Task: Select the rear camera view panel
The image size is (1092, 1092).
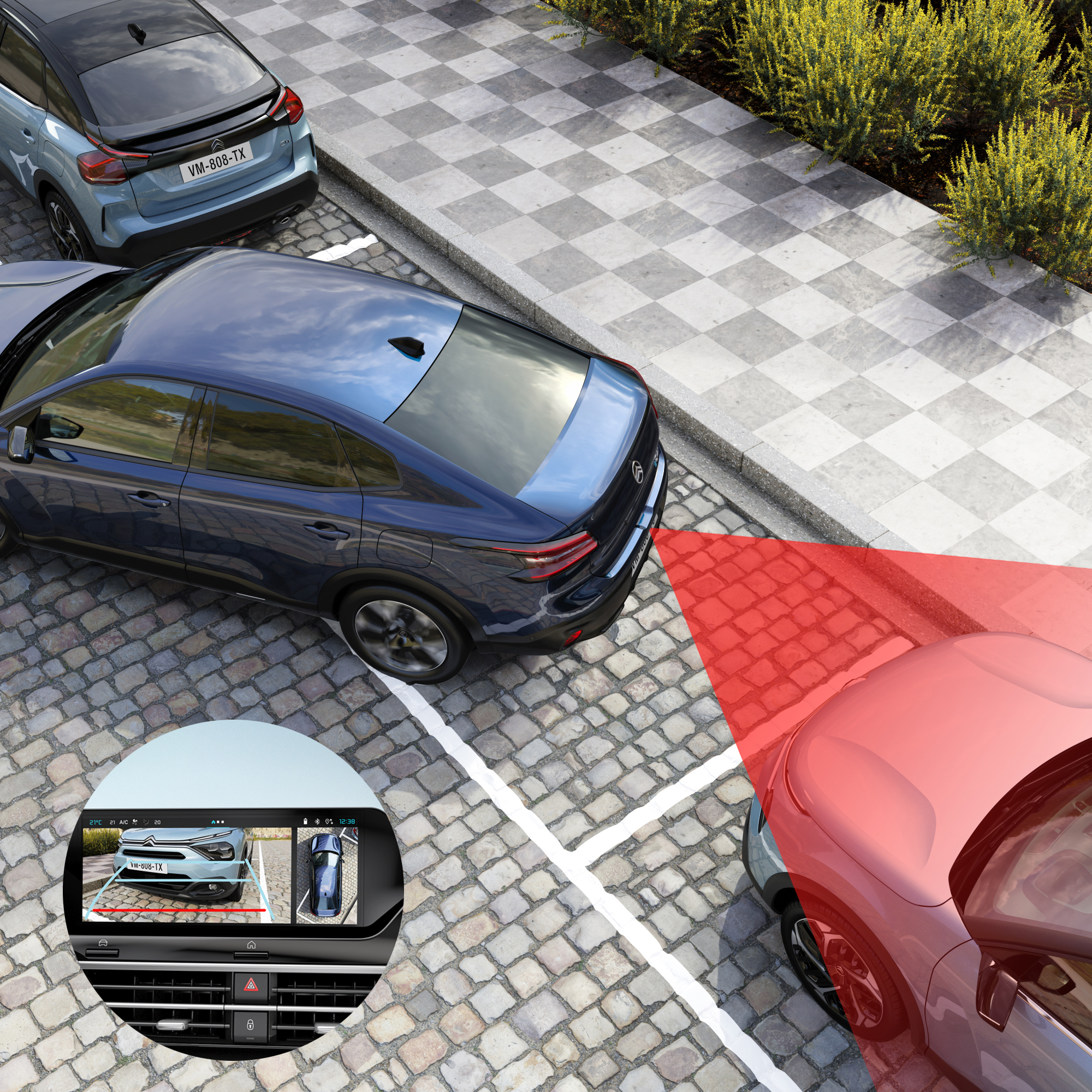Action: [187, 876]
